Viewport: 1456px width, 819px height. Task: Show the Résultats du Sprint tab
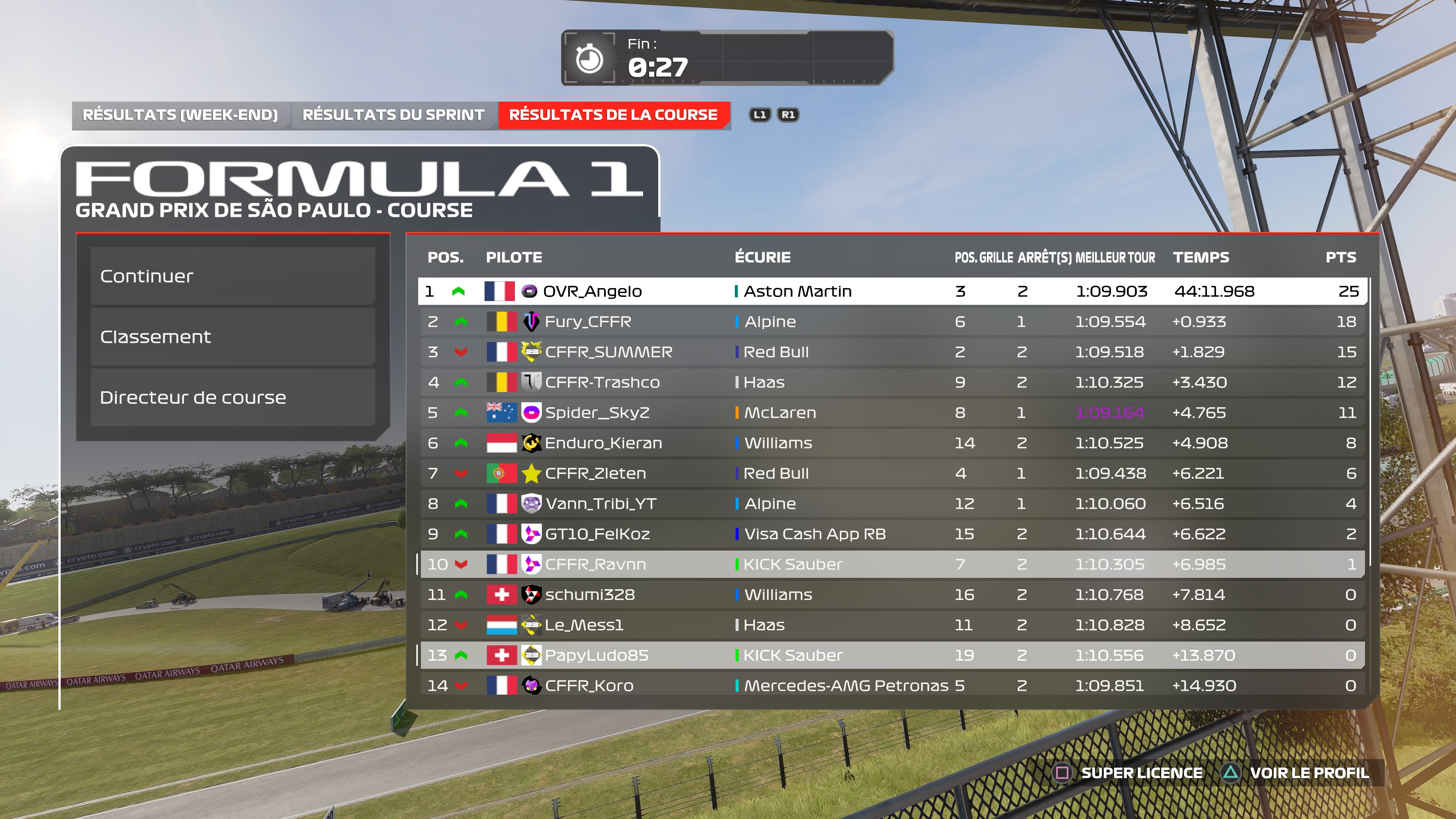[394, 115]
